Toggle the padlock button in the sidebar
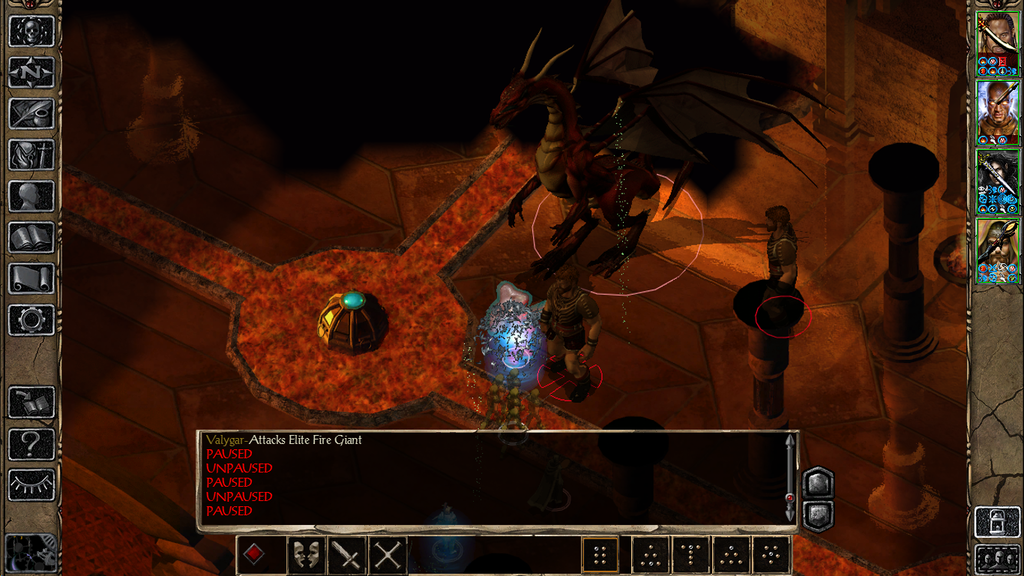 click(997, 521)
